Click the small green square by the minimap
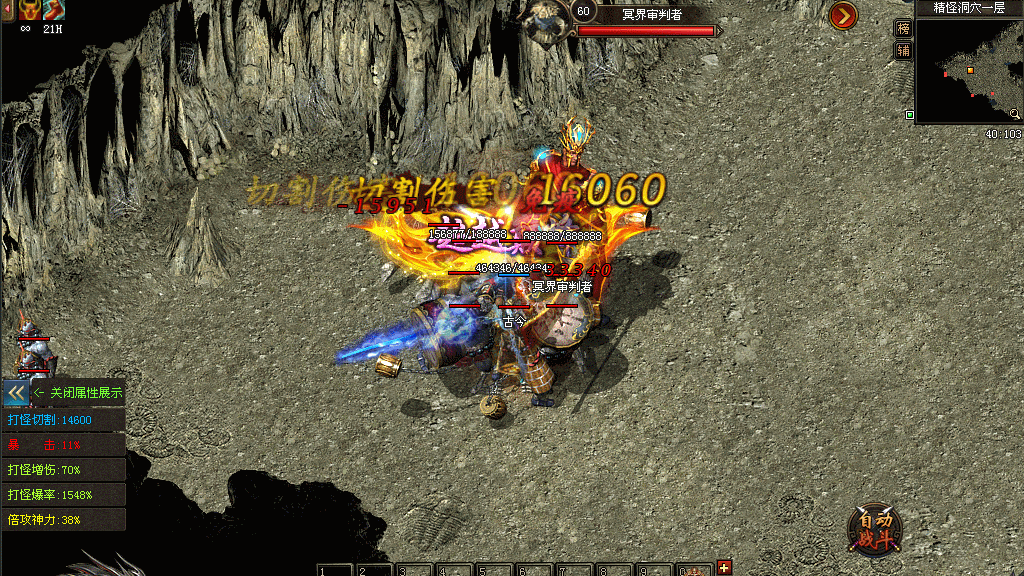 point(909,115)
